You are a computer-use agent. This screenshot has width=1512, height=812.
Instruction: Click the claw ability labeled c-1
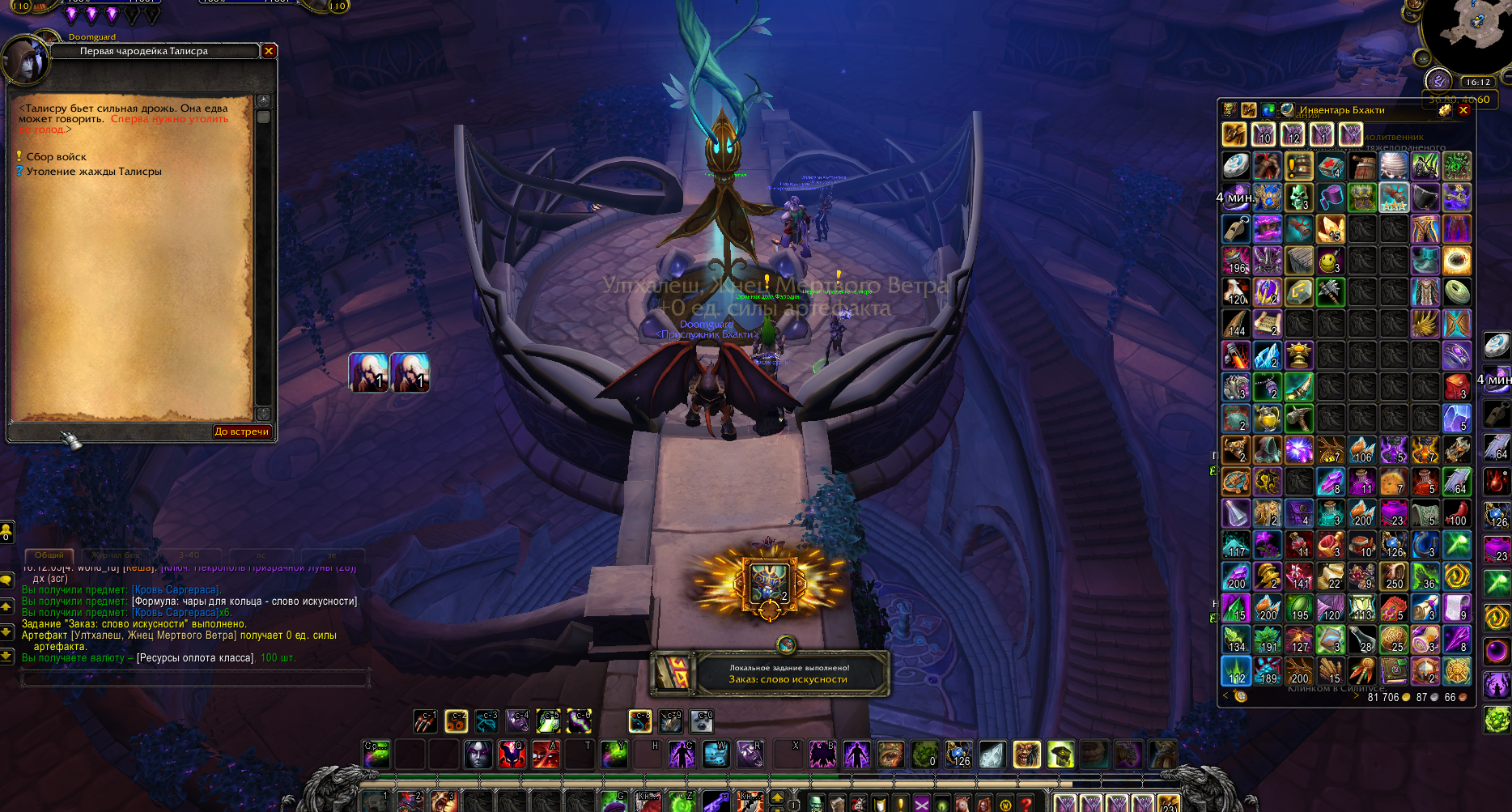tap(425, 721)
